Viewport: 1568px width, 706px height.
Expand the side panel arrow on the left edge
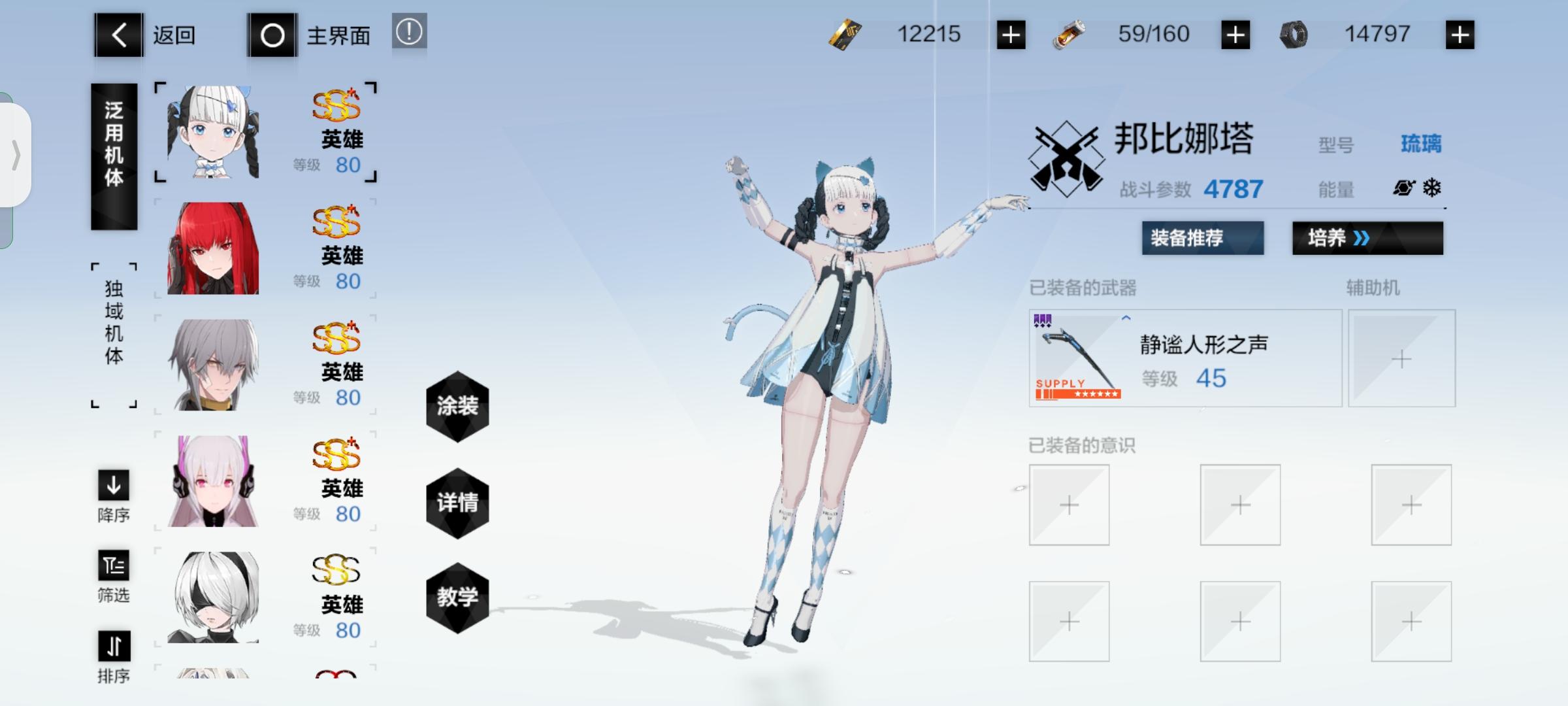coord(18,156)
